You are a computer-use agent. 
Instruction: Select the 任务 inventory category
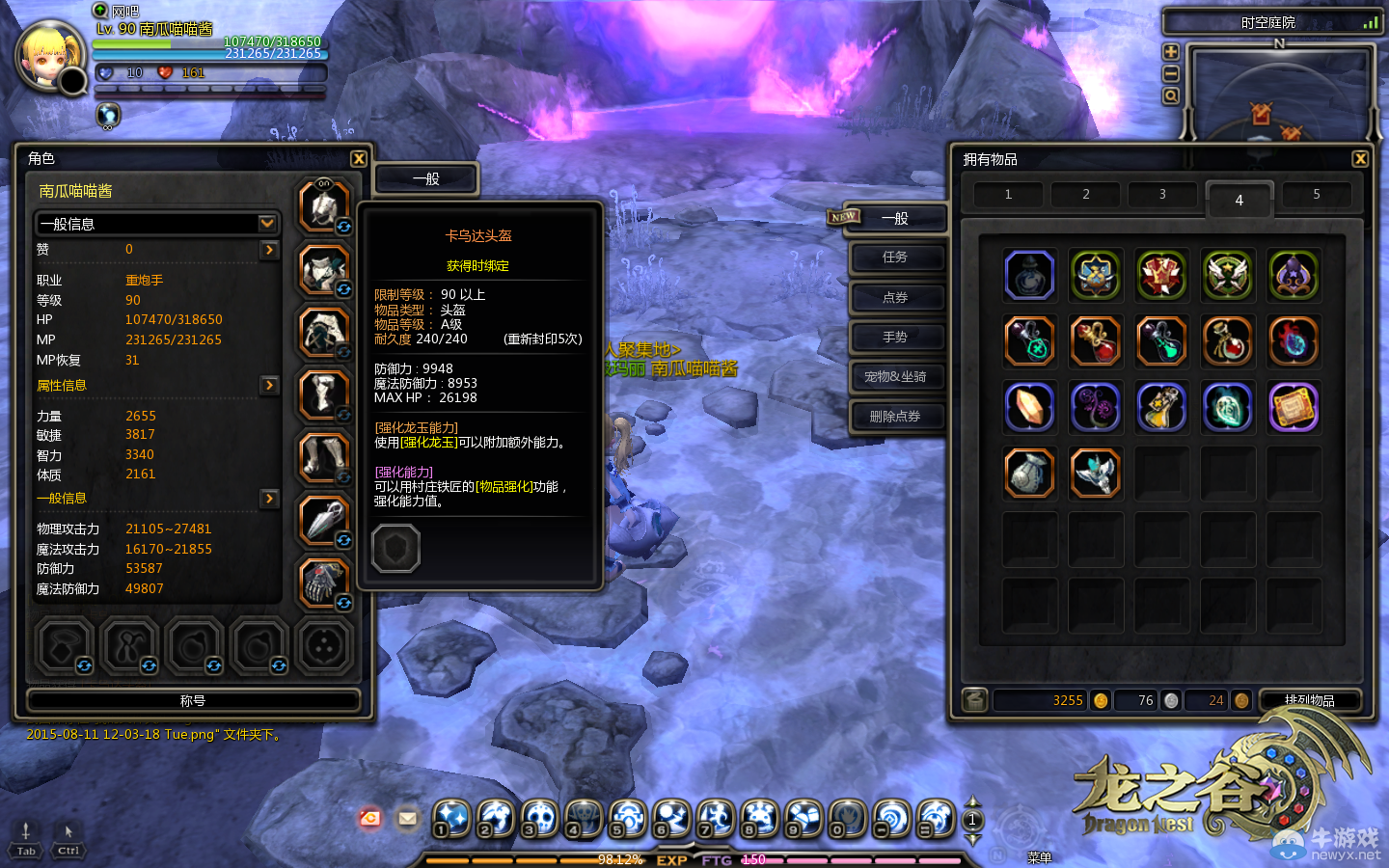(x=895, y=258)
